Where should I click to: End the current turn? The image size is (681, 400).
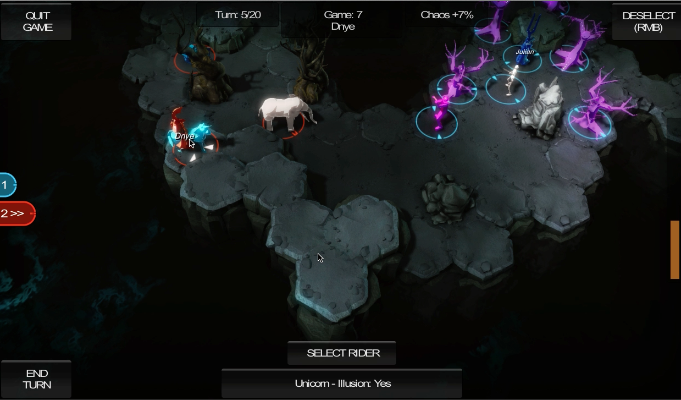coord(36,379)
